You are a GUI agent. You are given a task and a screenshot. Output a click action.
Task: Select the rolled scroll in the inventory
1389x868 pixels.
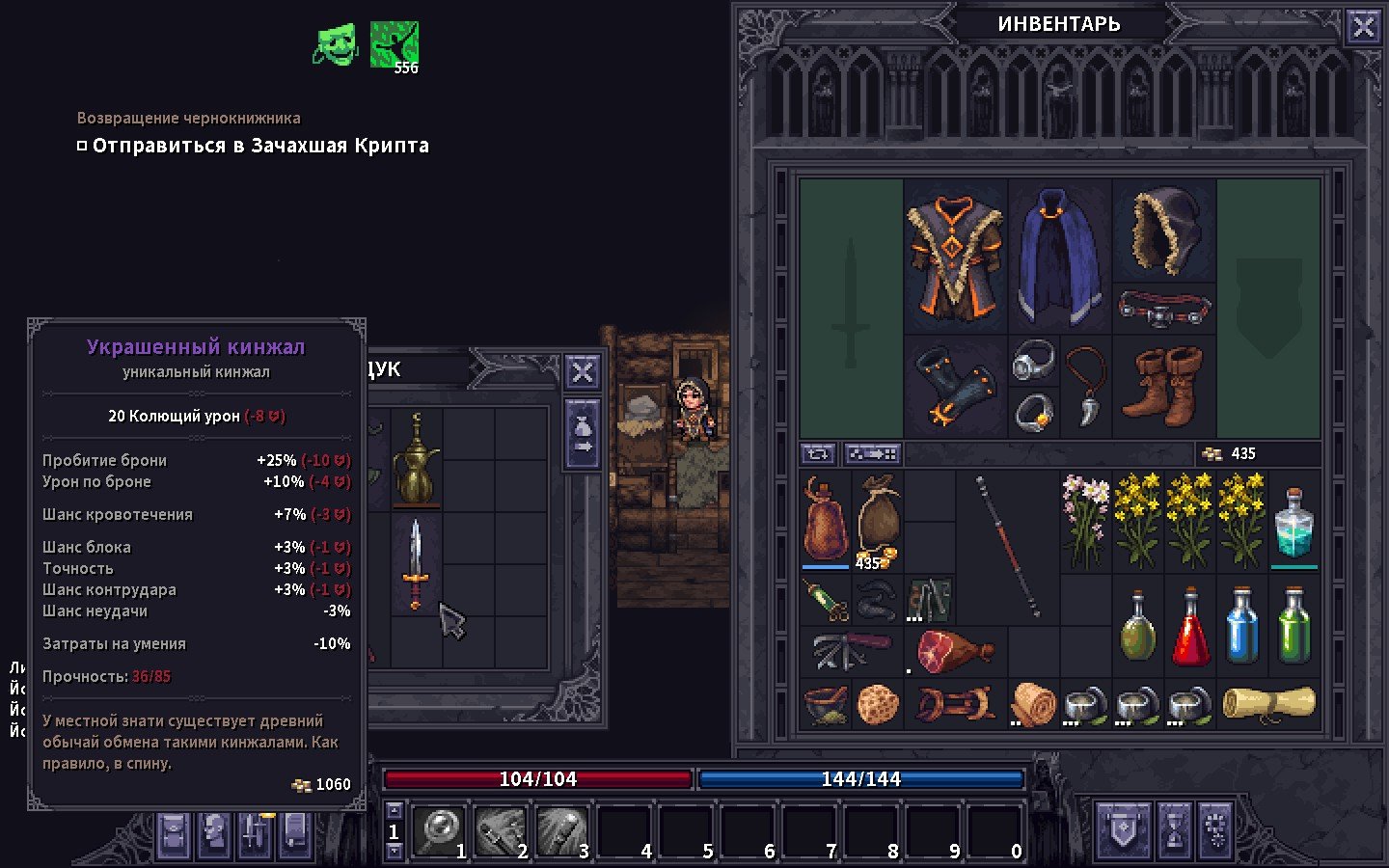(1267, 703)
